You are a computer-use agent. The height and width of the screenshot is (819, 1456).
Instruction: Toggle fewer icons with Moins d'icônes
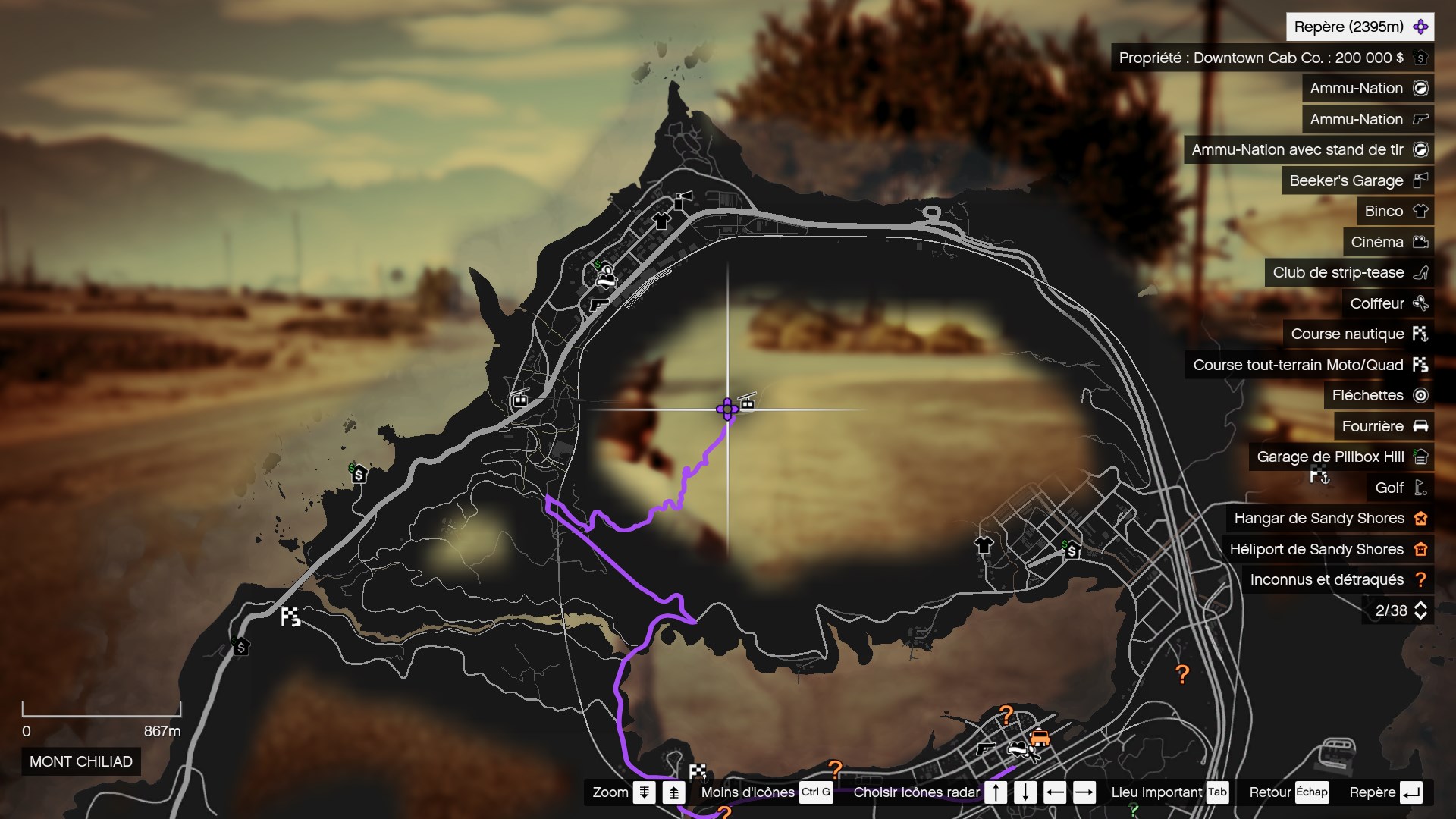[x=746, y=792]
